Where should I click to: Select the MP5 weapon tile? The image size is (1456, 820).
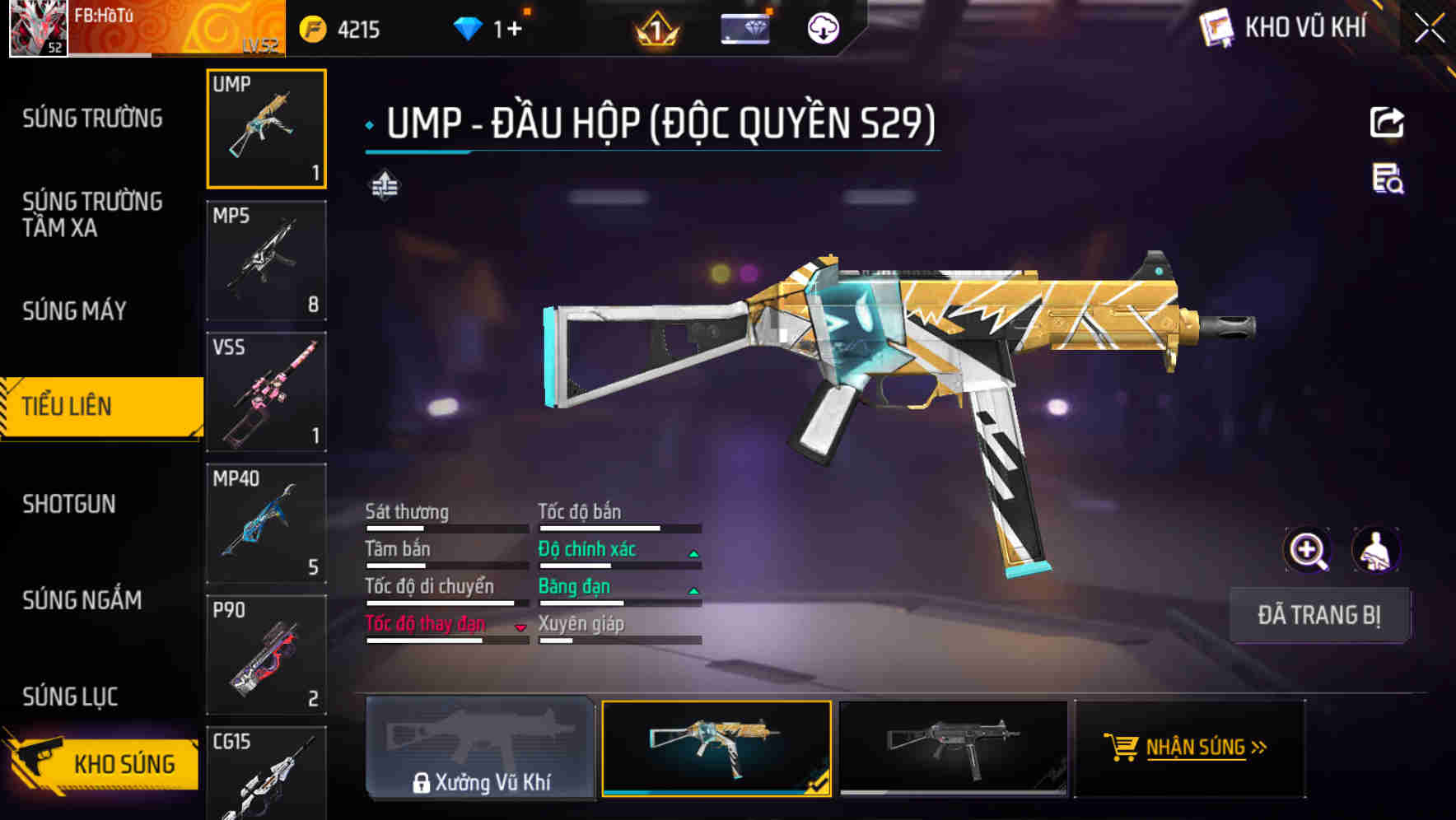(266, 260)
